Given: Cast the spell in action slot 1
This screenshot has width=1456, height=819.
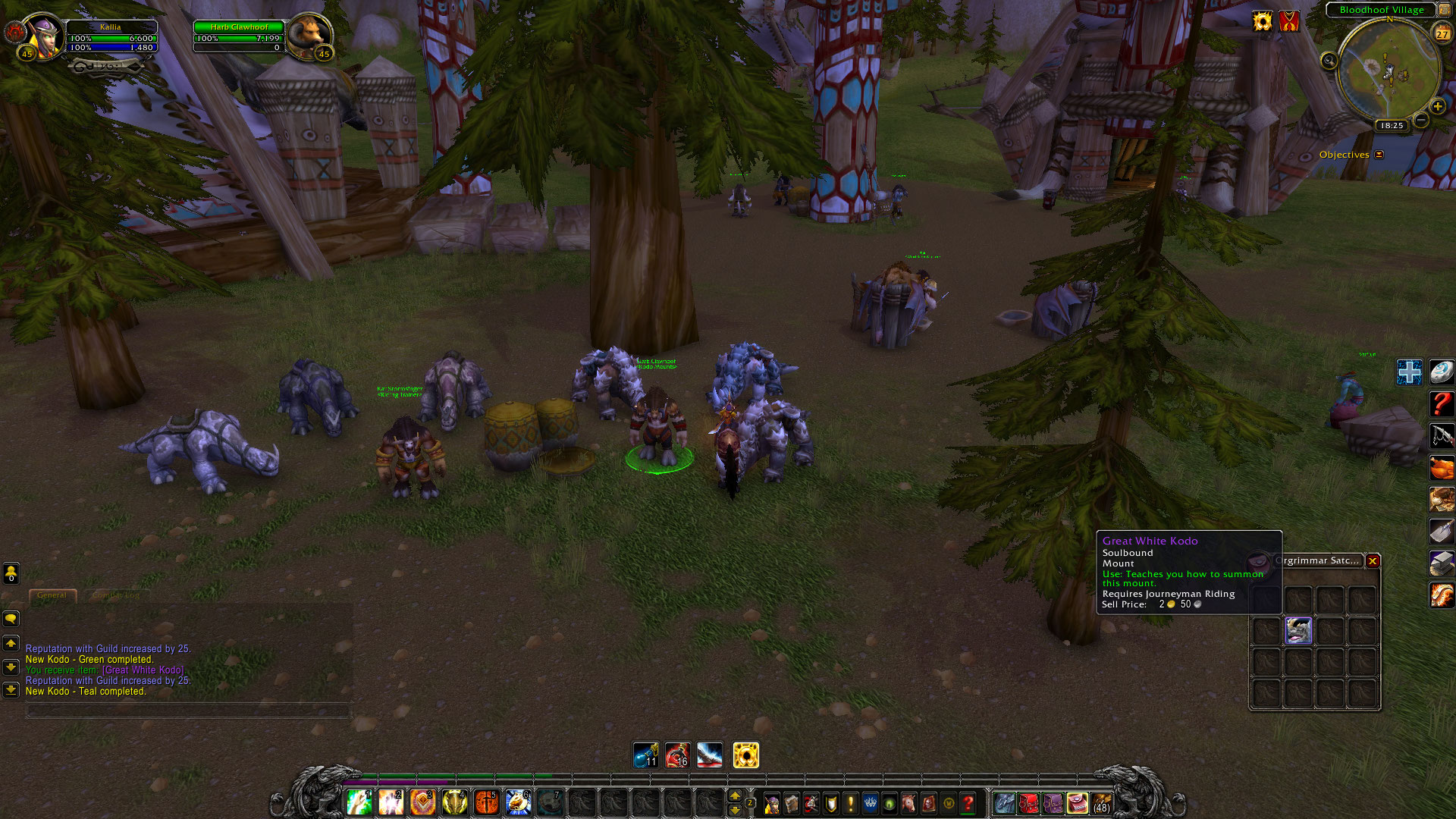Looking at the screenshot, I should 359,802.
